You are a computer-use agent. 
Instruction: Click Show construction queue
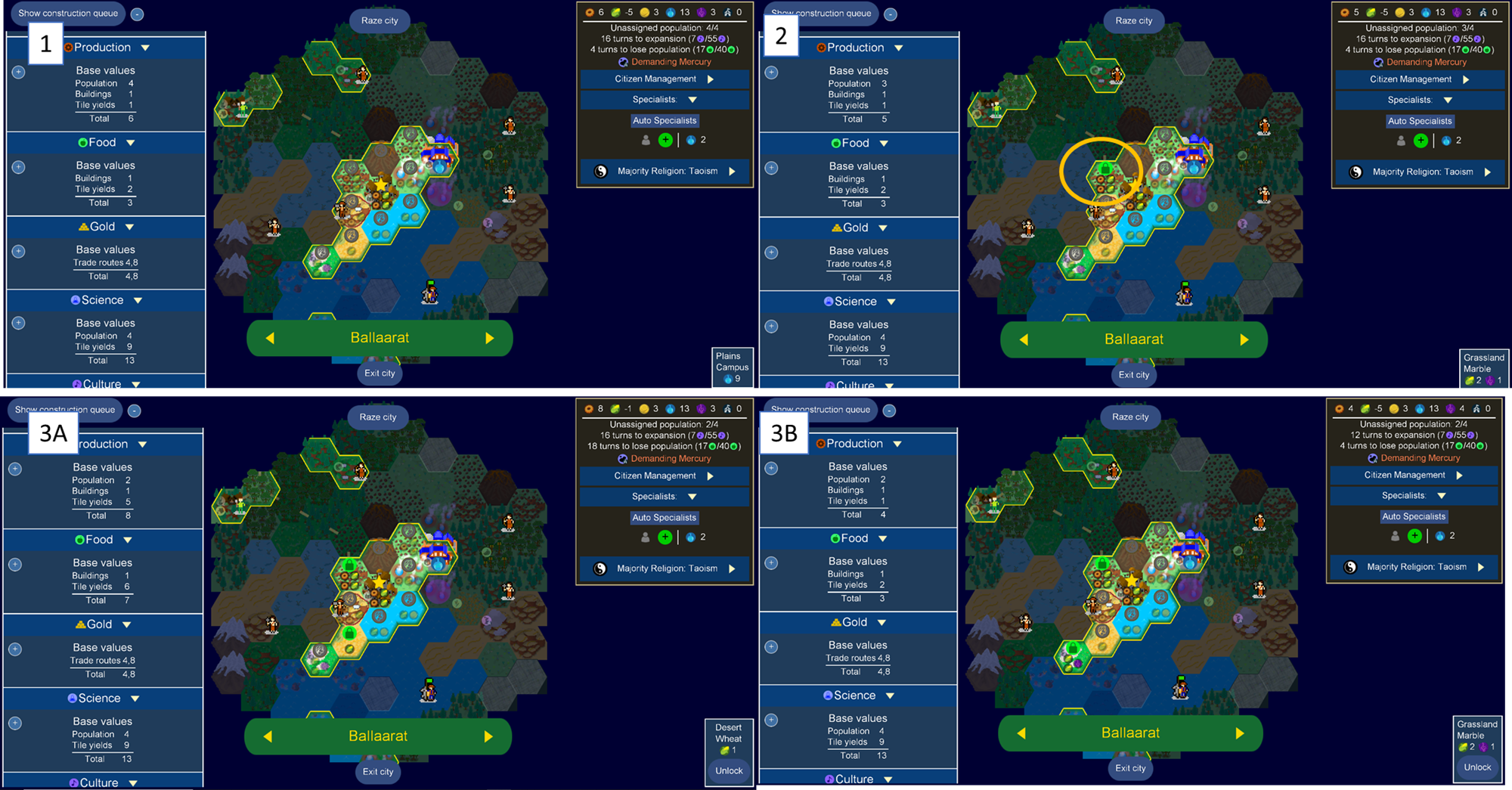[x=67, y=13]
